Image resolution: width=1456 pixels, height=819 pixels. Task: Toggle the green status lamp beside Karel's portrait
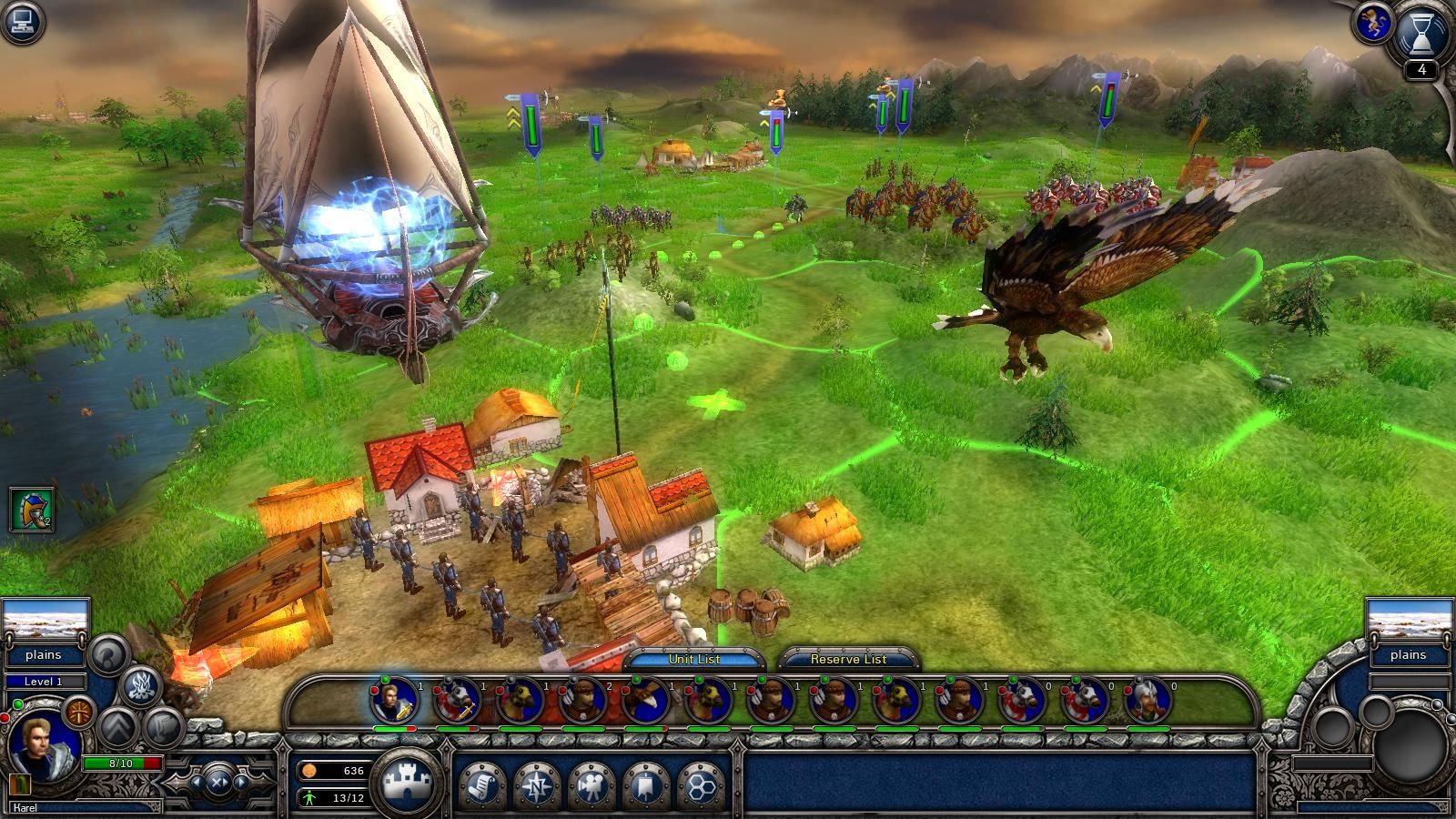(x=17, y=704)
